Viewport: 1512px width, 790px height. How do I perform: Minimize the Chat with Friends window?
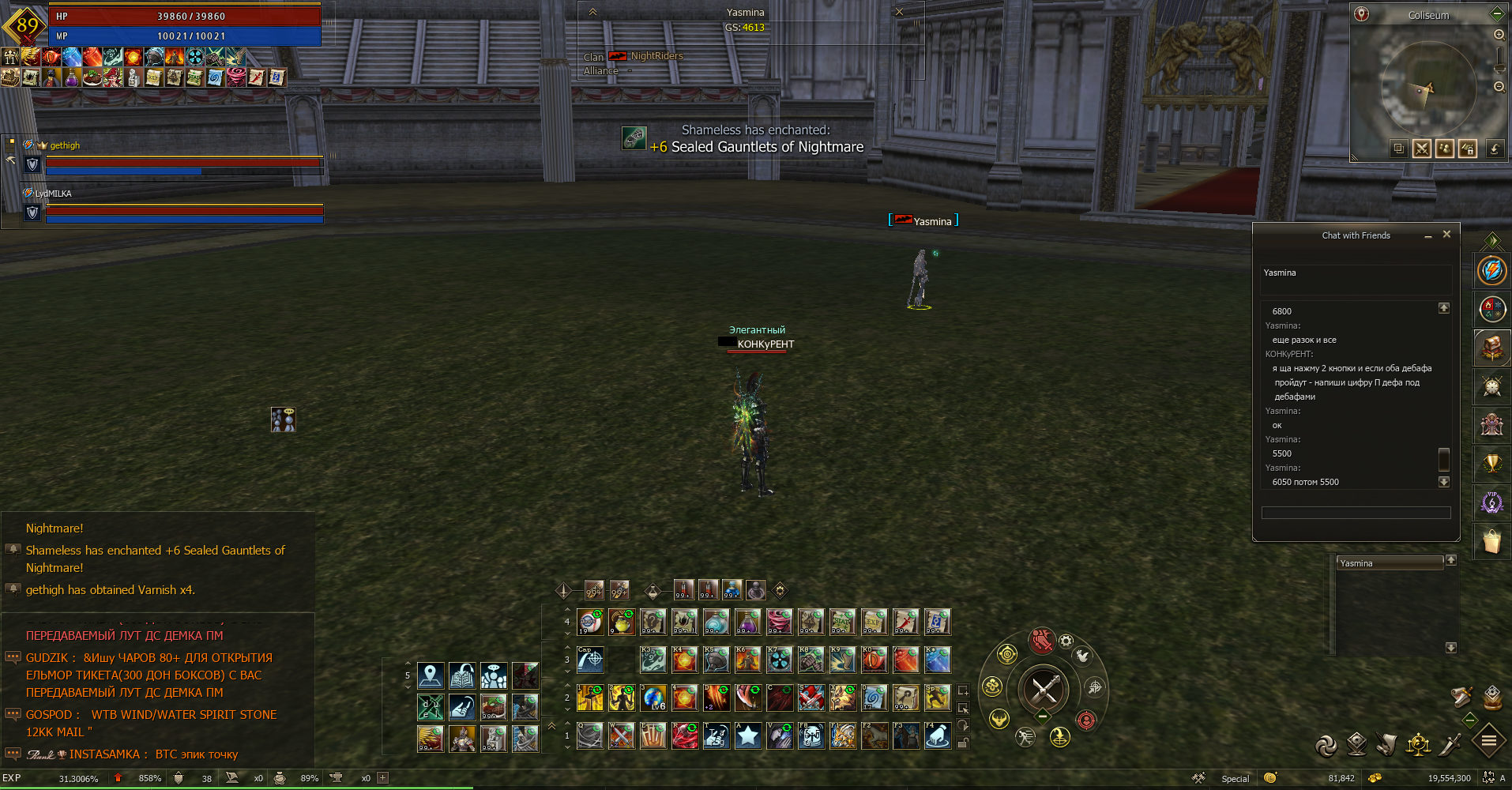point(1428,236)
